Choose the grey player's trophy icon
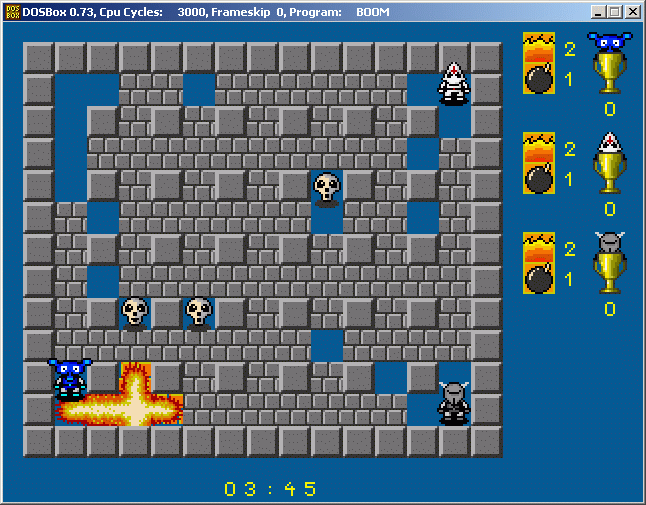Image resolution: width=646 pixels, height=505 pixels. [x=609, y=273]
